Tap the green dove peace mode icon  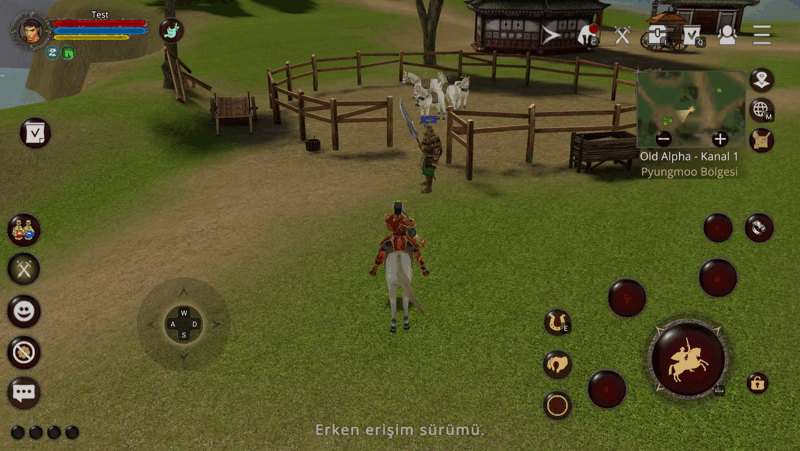point(171,31)
